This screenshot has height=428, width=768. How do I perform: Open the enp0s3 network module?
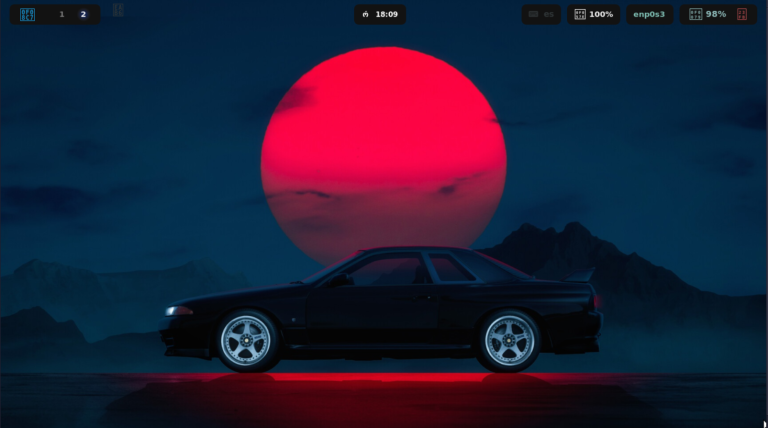coord(649,14)
